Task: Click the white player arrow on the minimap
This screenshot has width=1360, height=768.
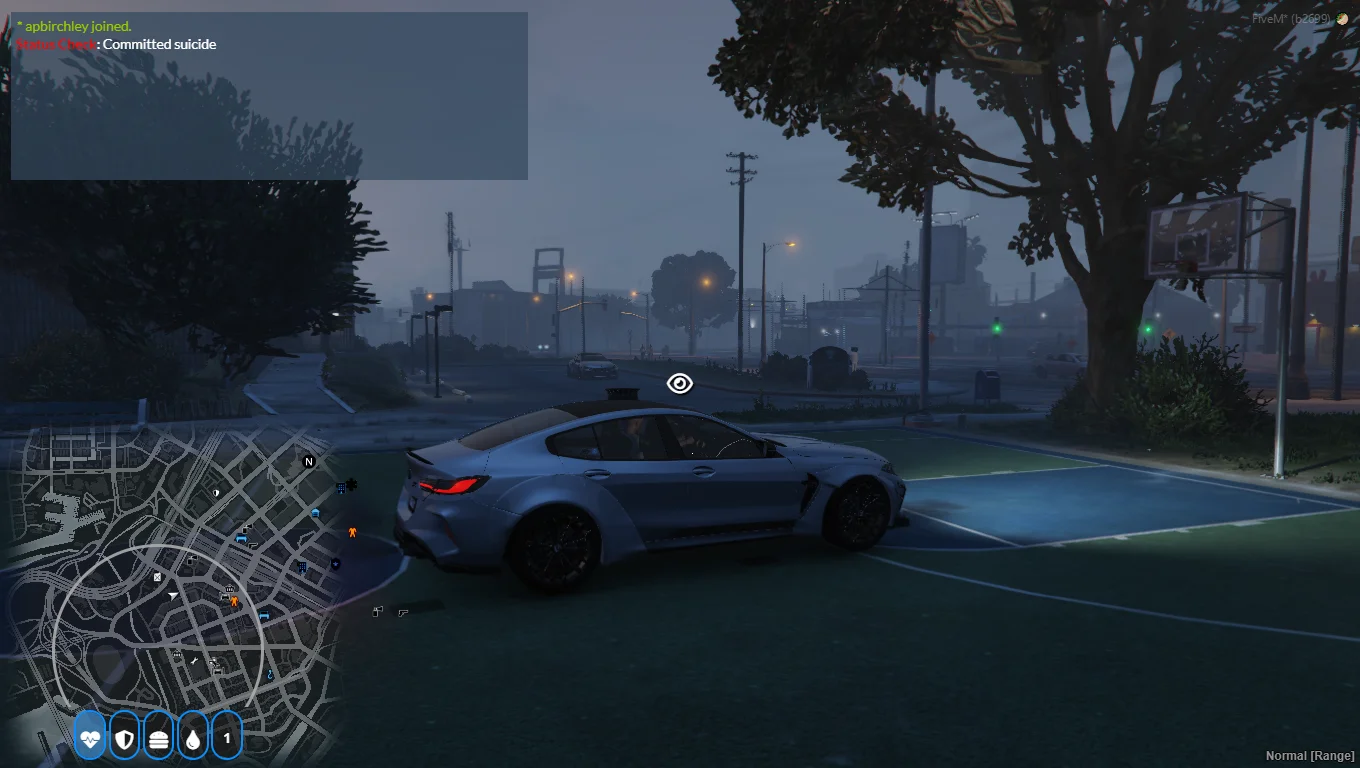Action: point(174,595)
